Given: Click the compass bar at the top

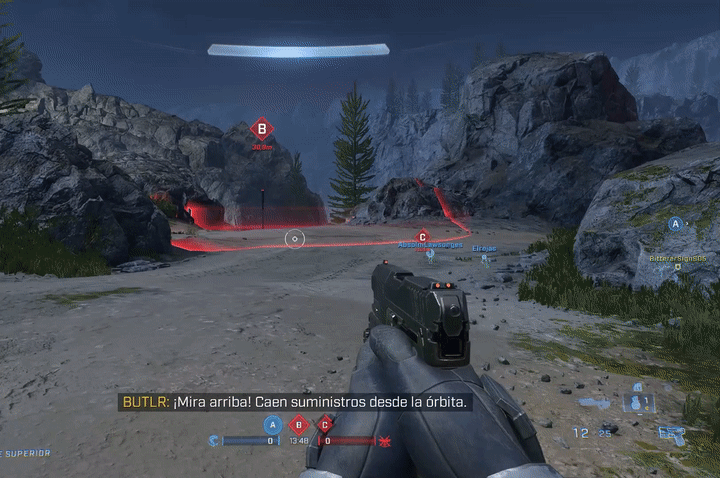Looking at the screenshot, I should point(298,50).
